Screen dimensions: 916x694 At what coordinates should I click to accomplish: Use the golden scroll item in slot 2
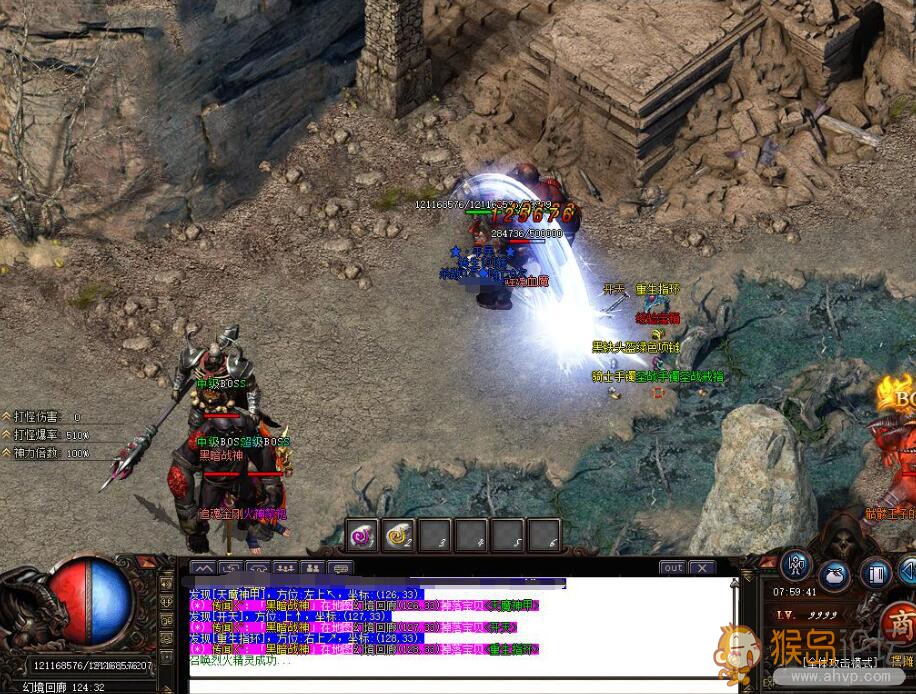coord(399,535)
